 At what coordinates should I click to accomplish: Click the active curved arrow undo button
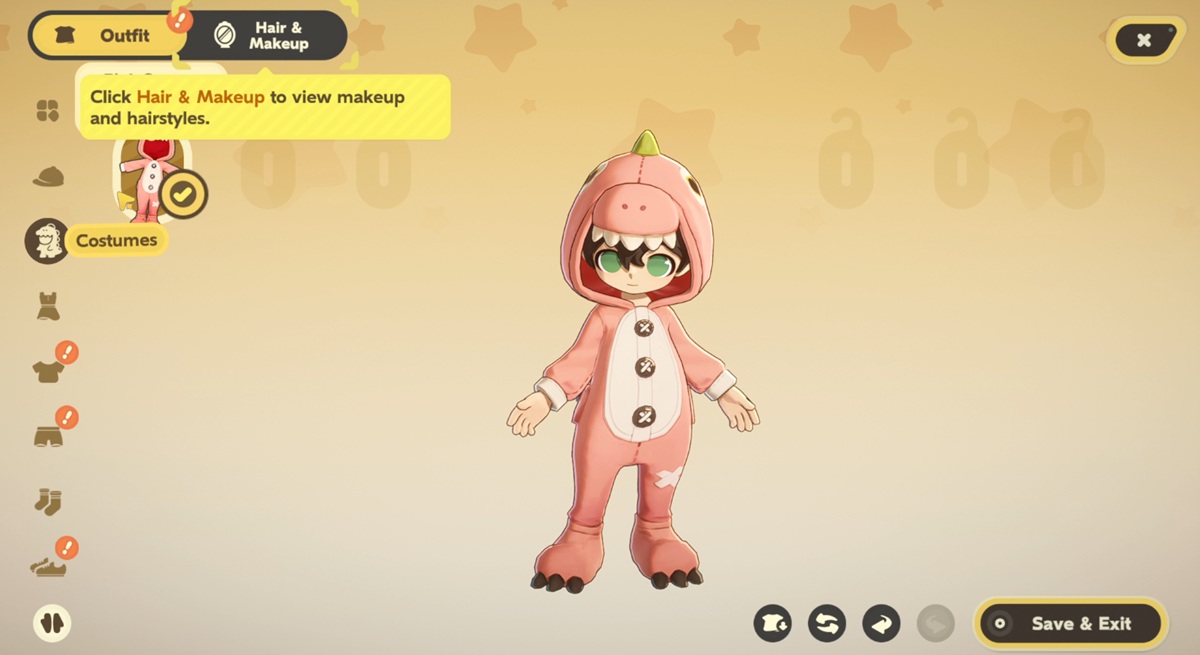881,624
